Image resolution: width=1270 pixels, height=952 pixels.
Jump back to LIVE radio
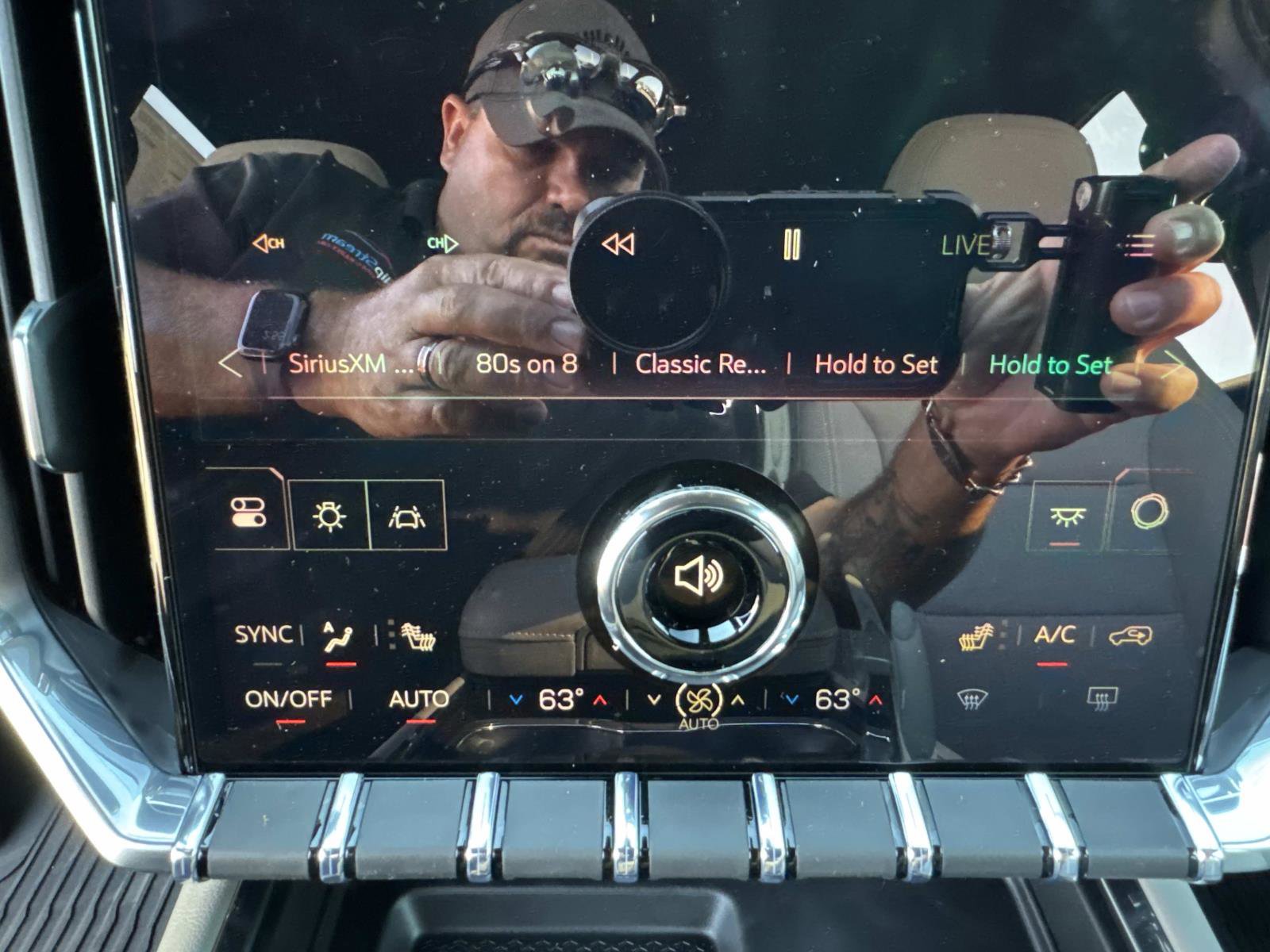click(964, 245)
